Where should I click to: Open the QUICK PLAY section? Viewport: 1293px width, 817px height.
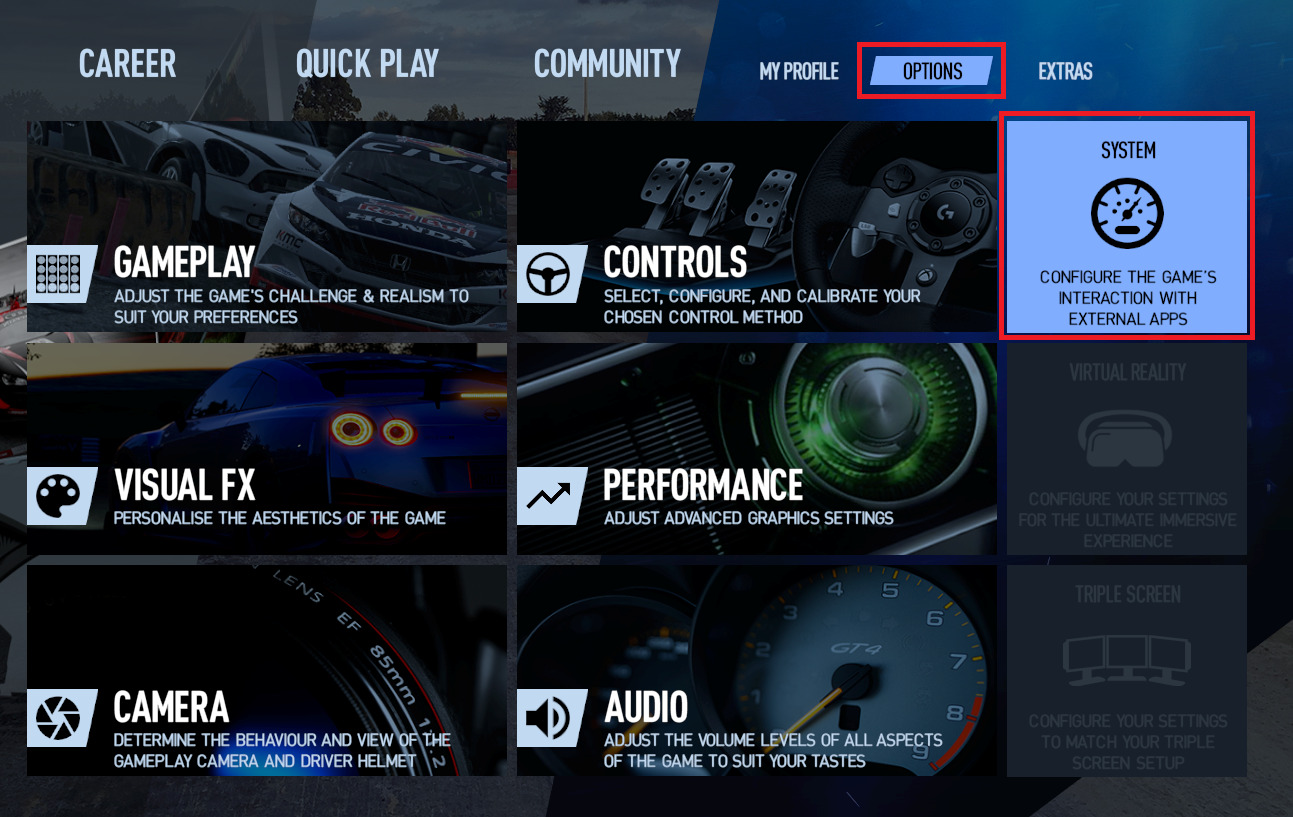tap(366, 63)
